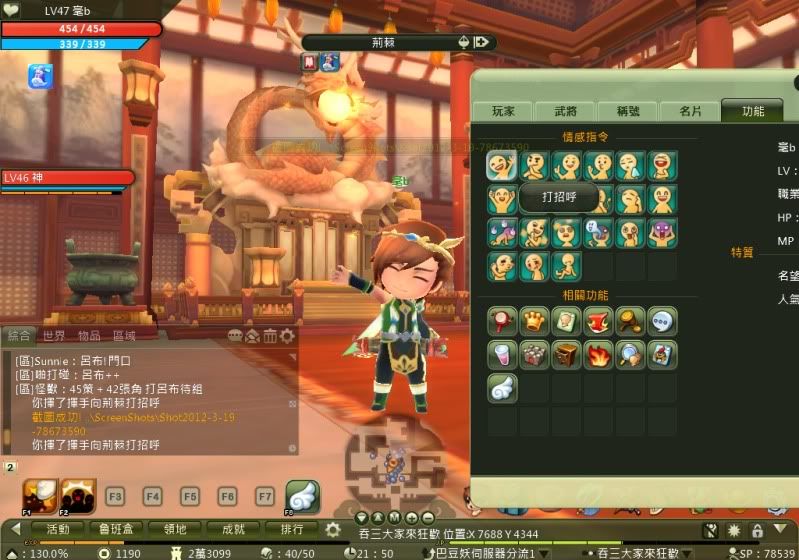Switch to the 玩家 tab

click(502, 112)
